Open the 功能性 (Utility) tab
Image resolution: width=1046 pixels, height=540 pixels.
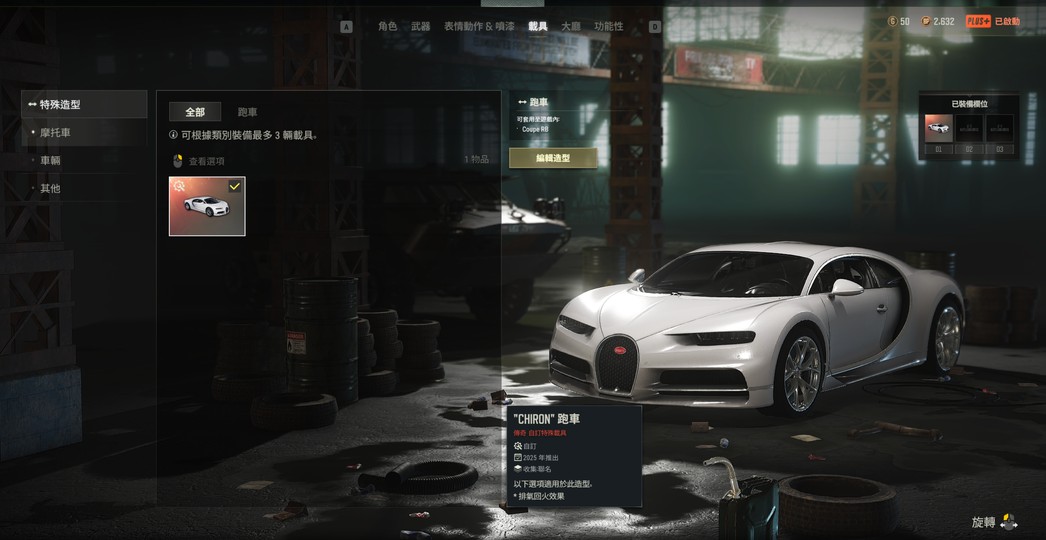pyautogui.click(x=608, y=26)
